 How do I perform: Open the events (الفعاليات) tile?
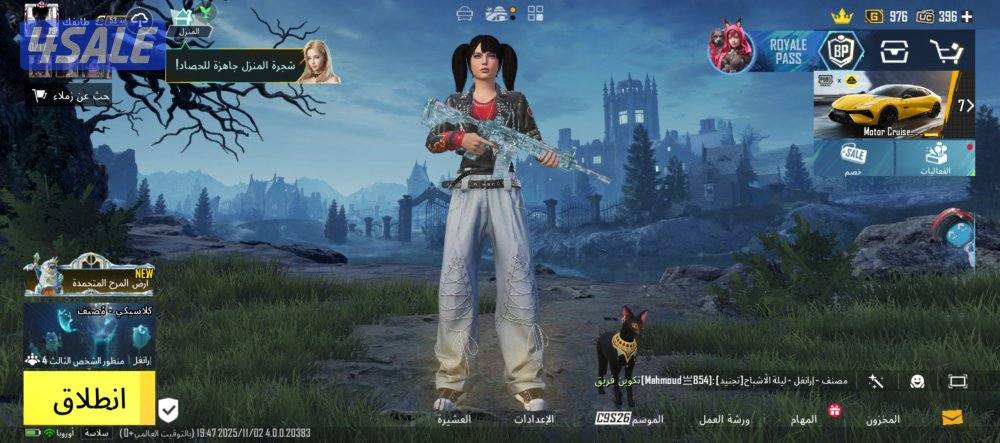pos(936,159)
